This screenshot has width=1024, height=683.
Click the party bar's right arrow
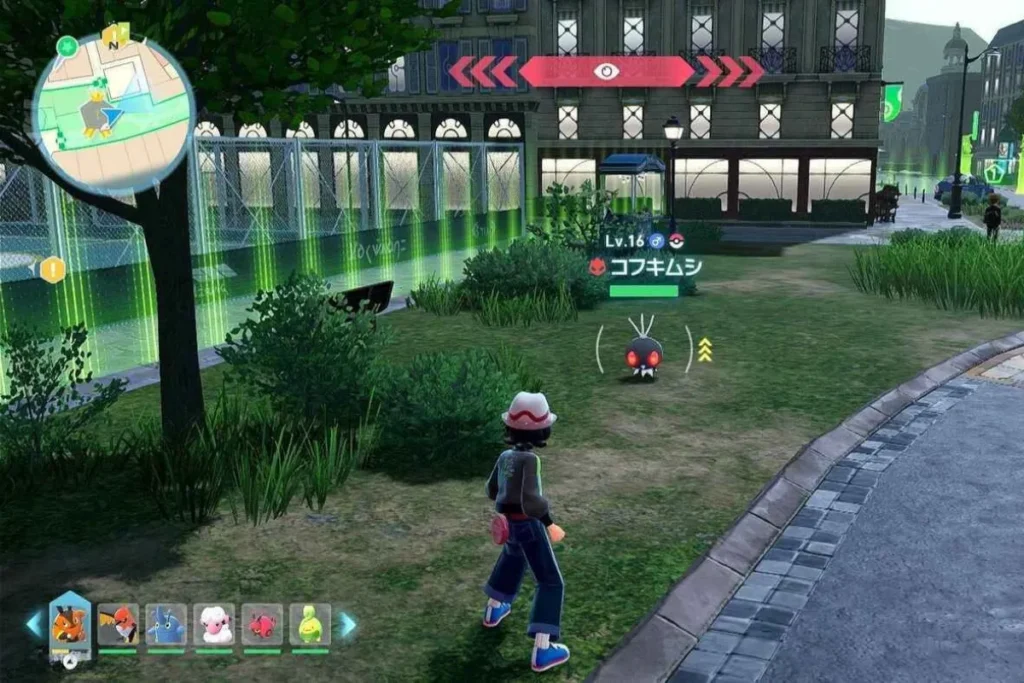coord(347,625)
